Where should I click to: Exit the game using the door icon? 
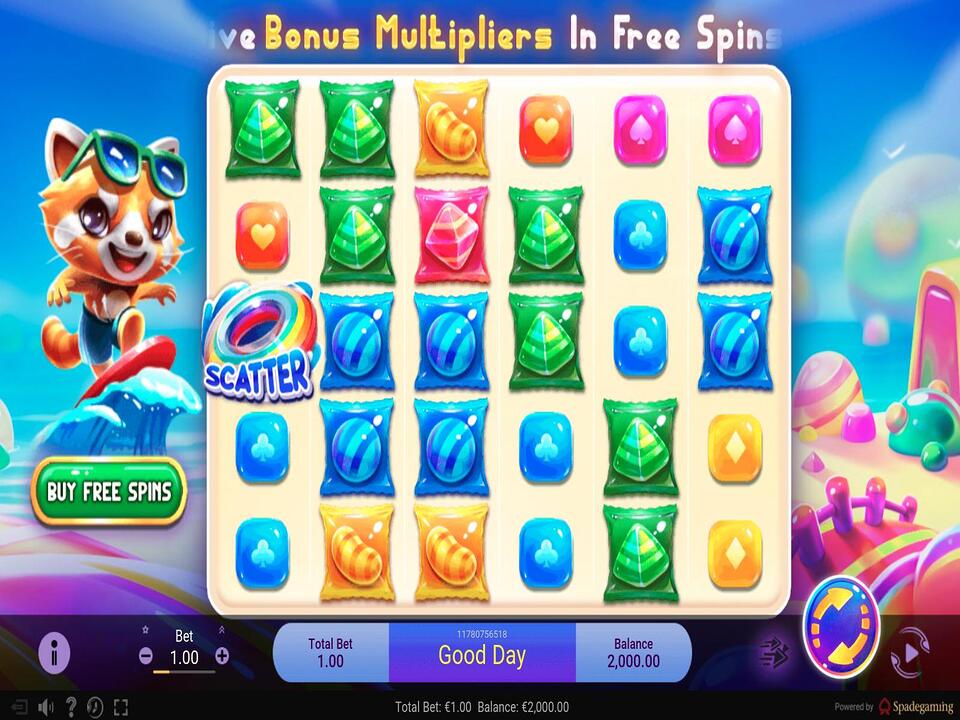18,707
